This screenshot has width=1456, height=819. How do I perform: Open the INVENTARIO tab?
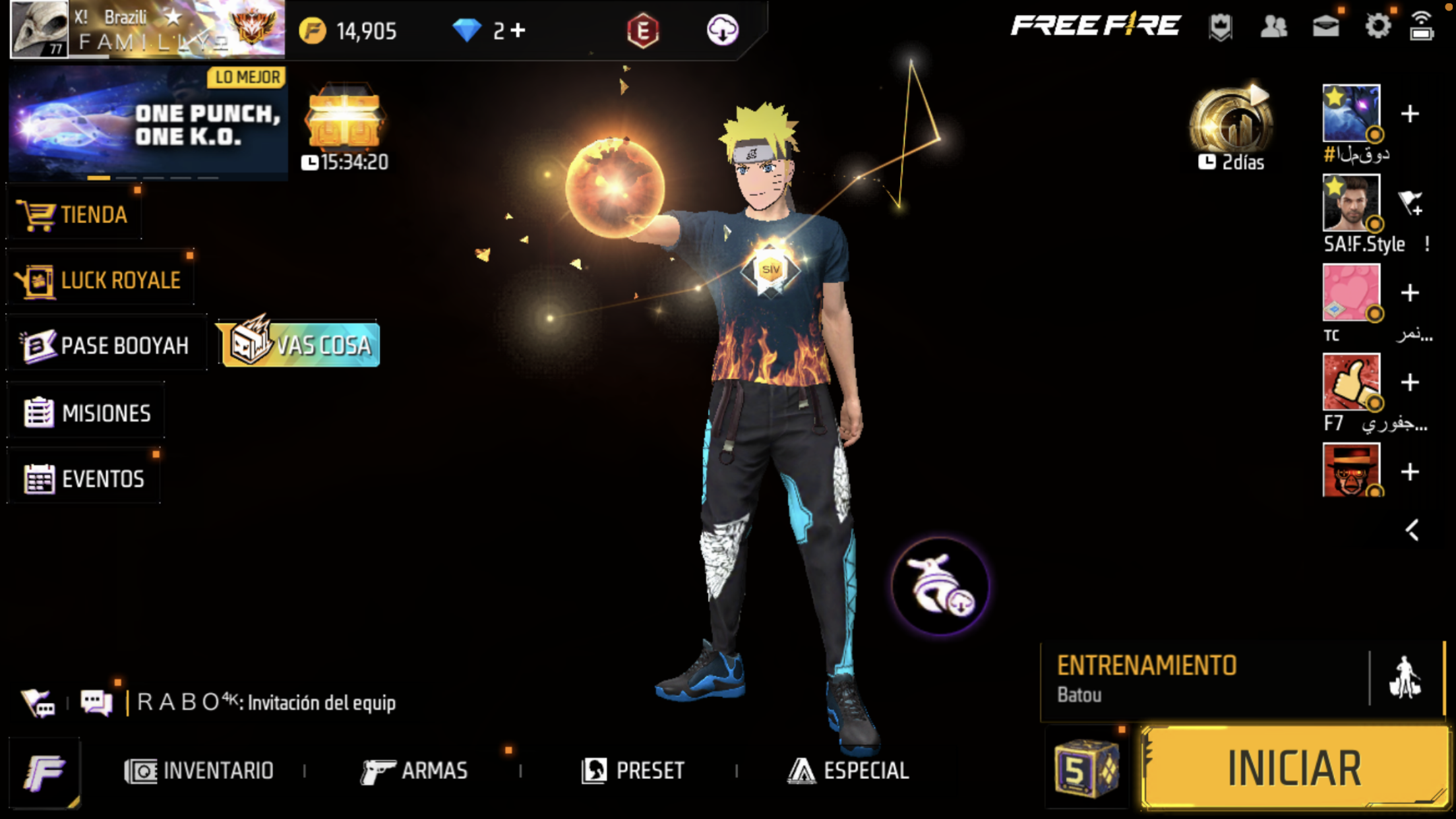(x=199, y=770)
